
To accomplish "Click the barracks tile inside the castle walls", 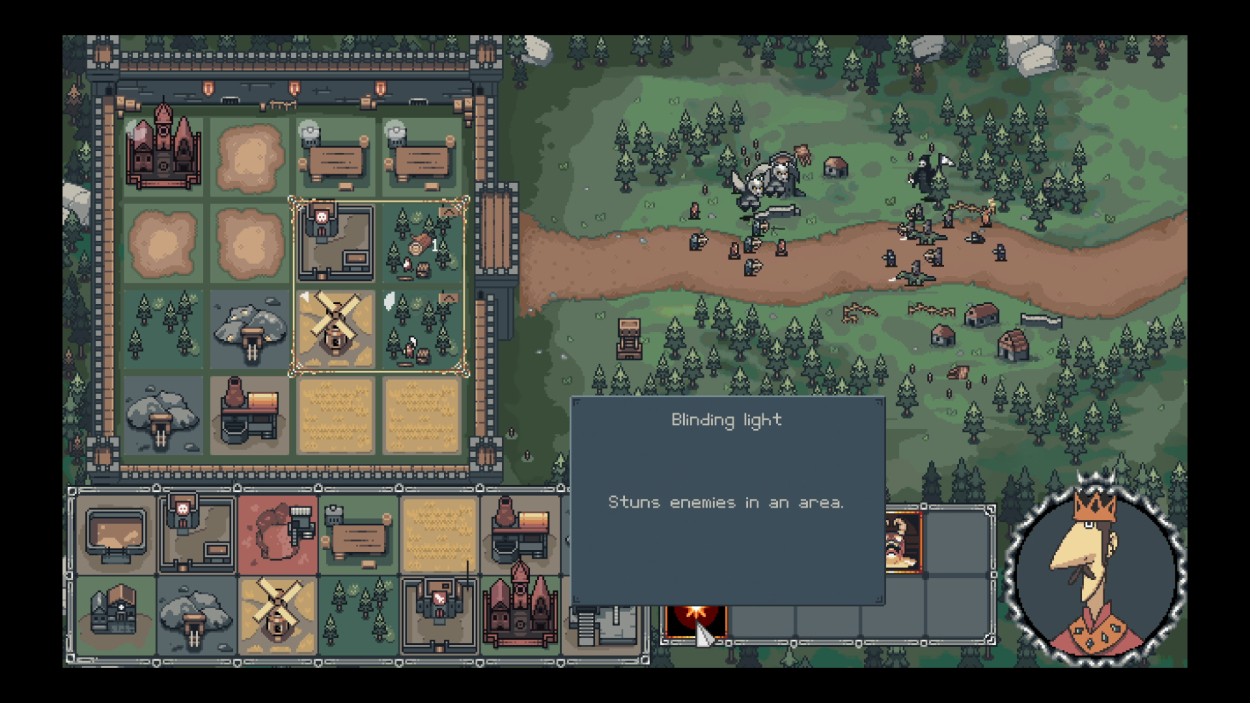I will 336,242.
